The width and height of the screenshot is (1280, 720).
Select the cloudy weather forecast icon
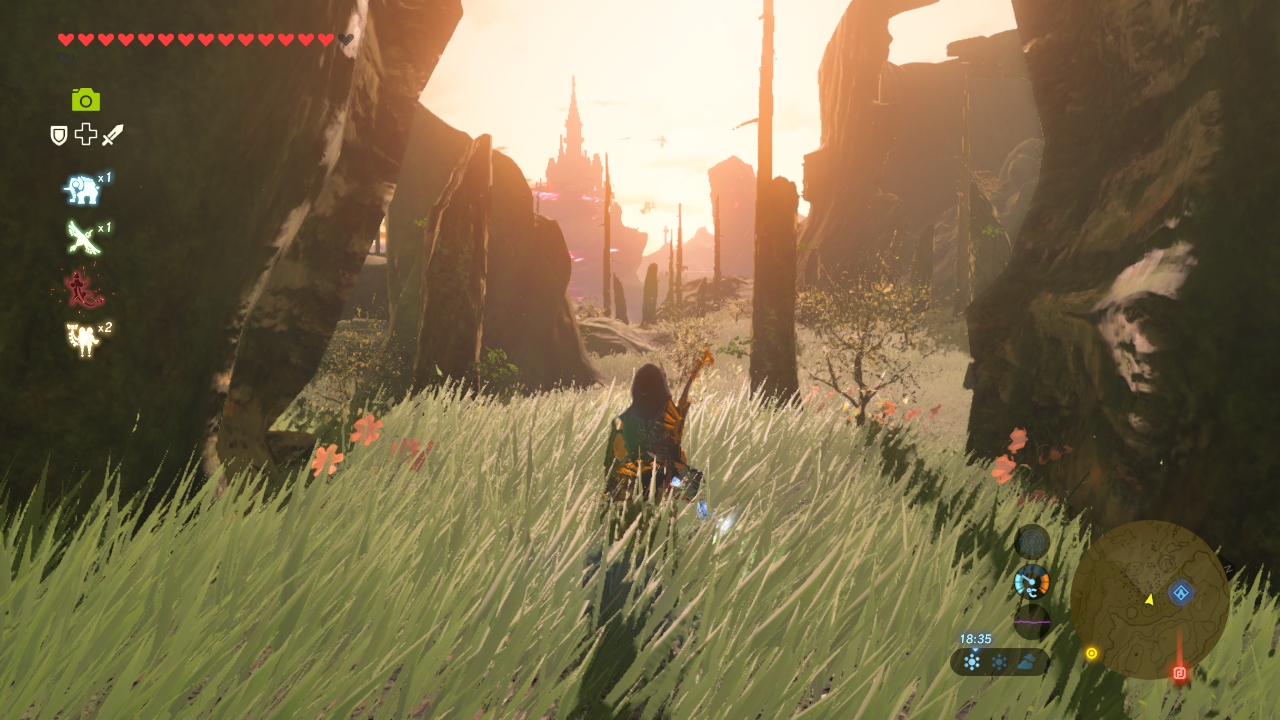pos(1027,661)
